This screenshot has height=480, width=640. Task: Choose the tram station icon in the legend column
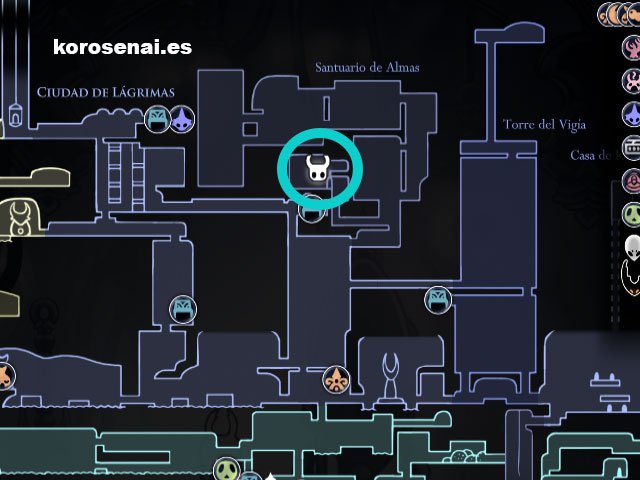pyautogui.click(x=632, y=148)
